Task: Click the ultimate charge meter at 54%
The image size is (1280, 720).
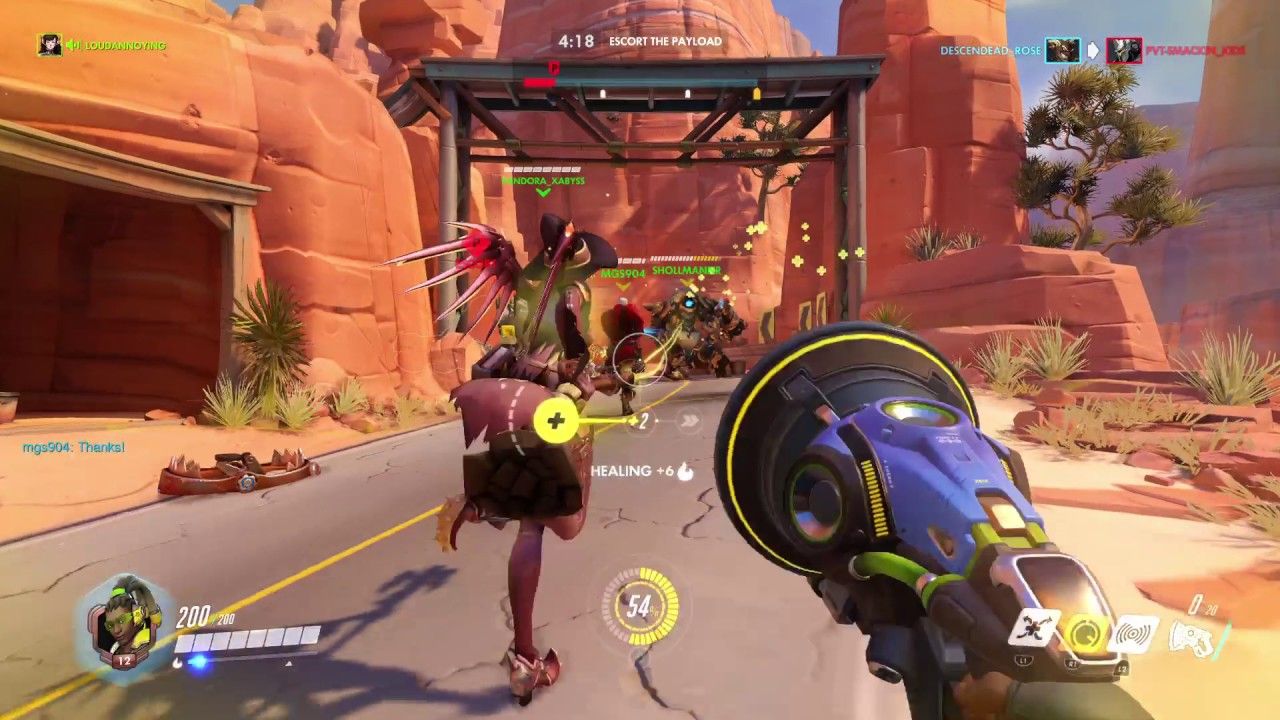Action: 640,606
